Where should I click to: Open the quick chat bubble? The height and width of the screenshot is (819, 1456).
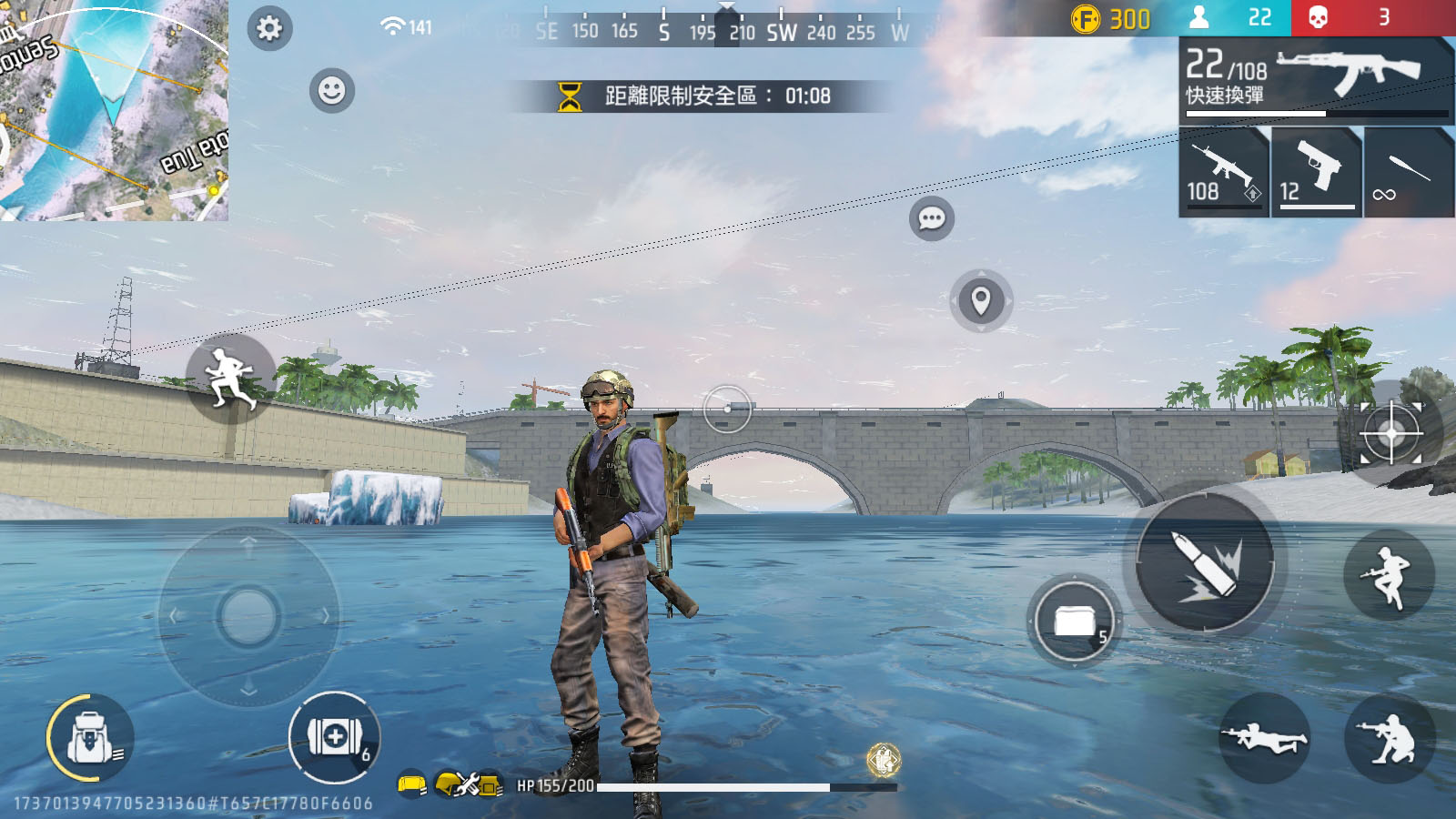click(x=931, y=218)
